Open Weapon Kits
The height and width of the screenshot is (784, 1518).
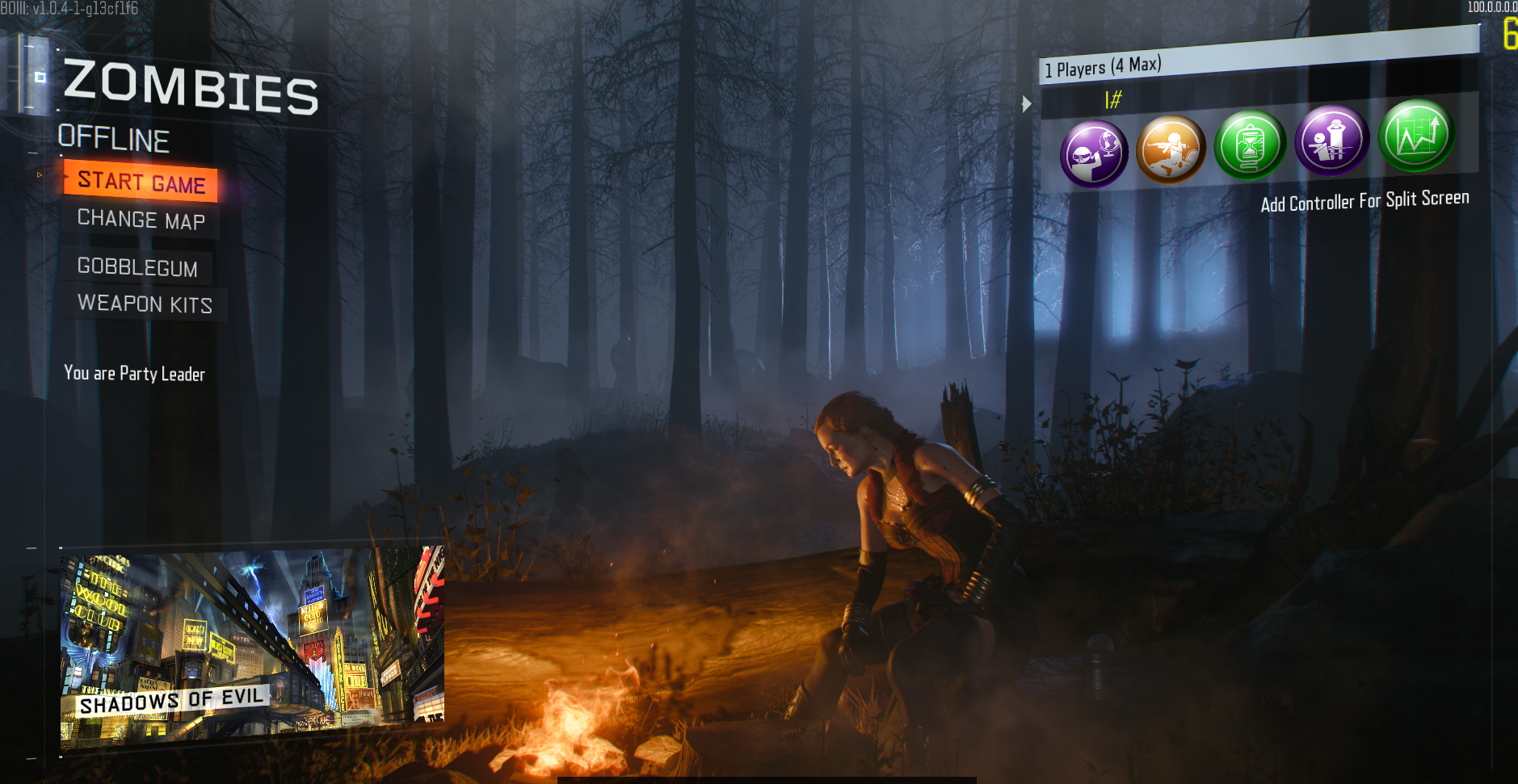[x=145, y=304]
